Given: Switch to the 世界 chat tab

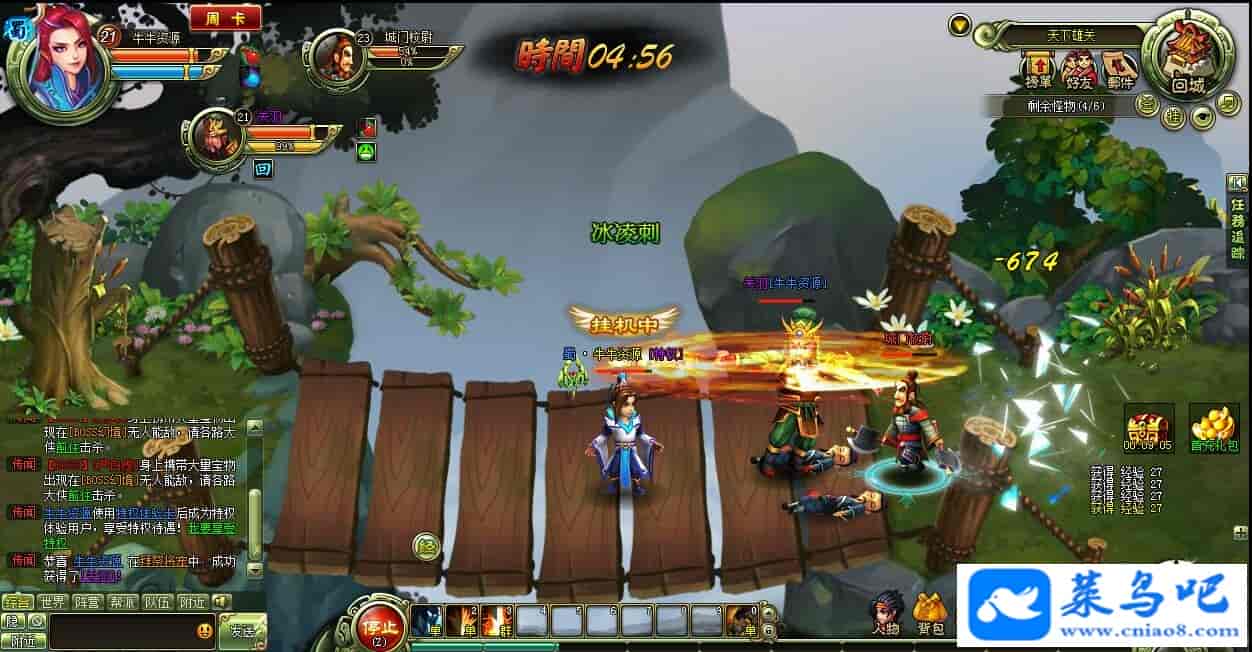Looking at the screenshot, I should point(52,602).
